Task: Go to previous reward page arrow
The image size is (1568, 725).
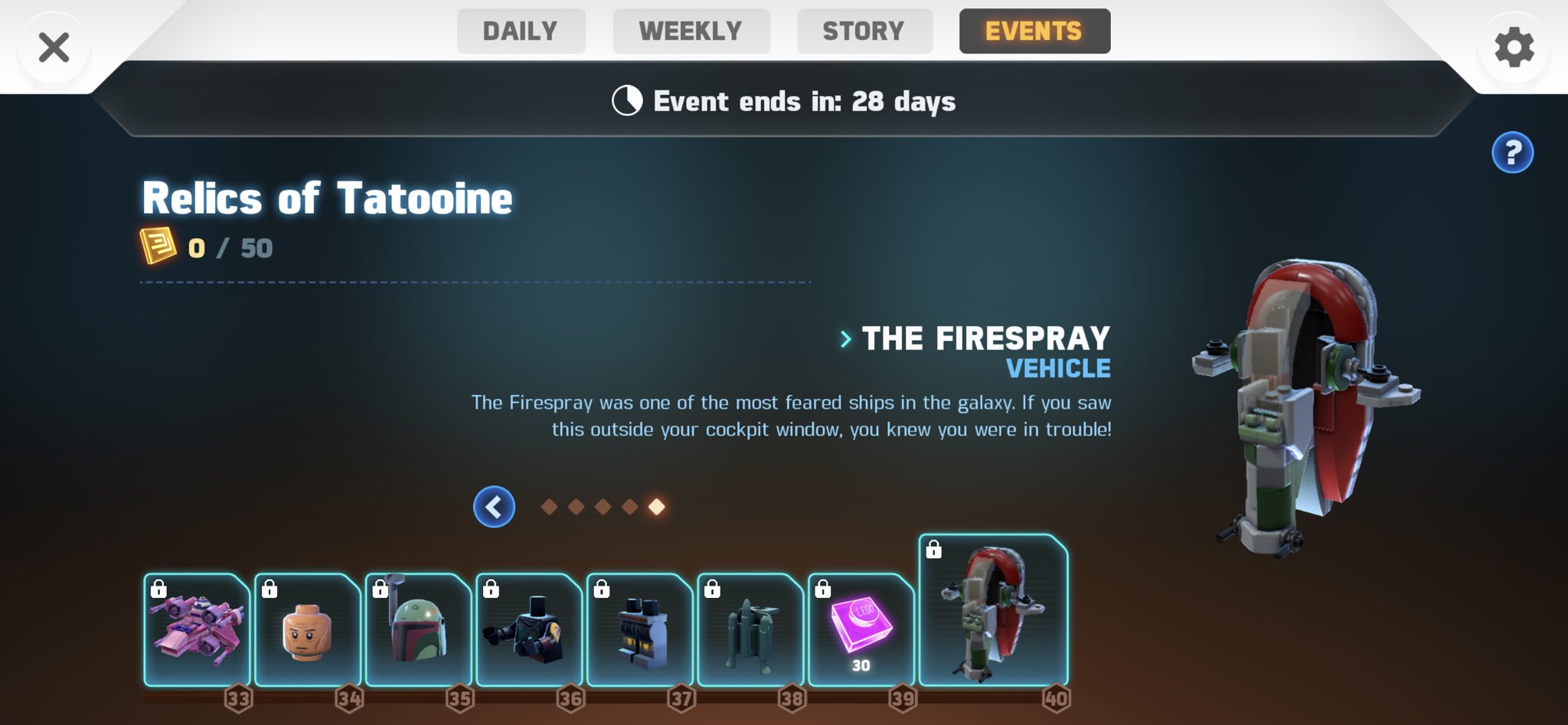Action: coord(494,507)
